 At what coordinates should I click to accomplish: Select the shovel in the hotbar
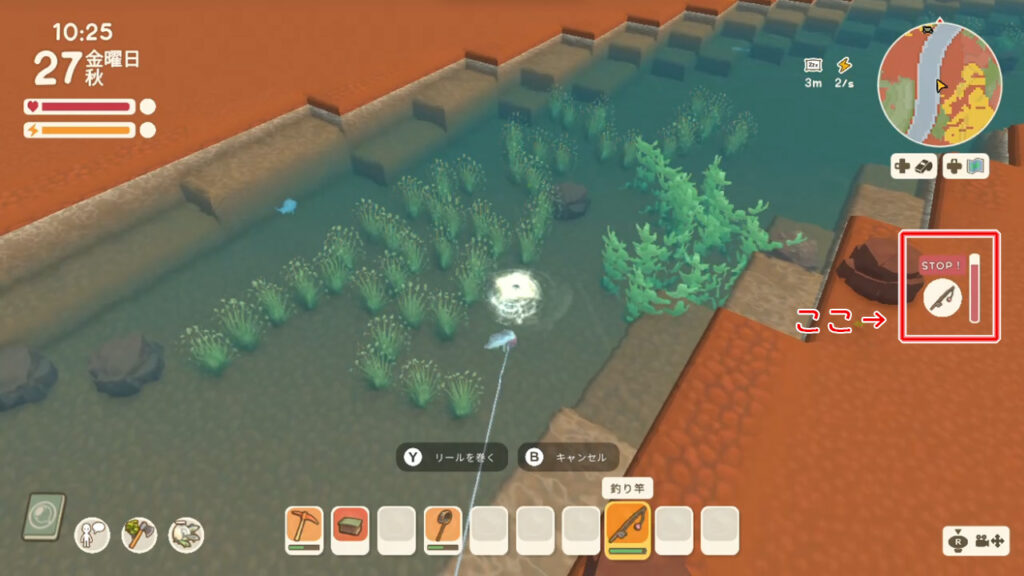coord(442,529)
